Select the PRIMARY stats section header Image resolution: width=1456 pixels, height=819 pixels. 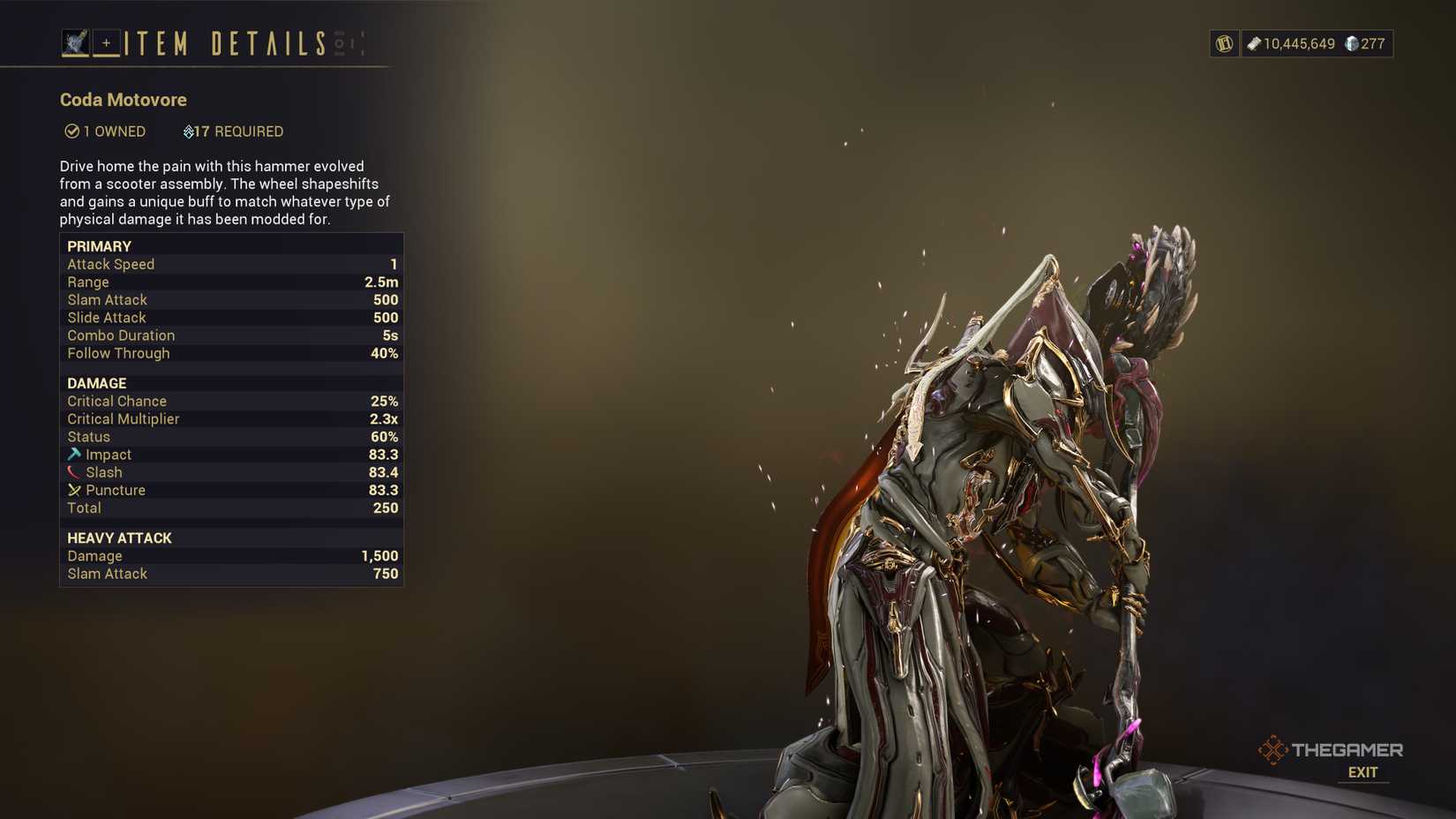click(99, 246)
